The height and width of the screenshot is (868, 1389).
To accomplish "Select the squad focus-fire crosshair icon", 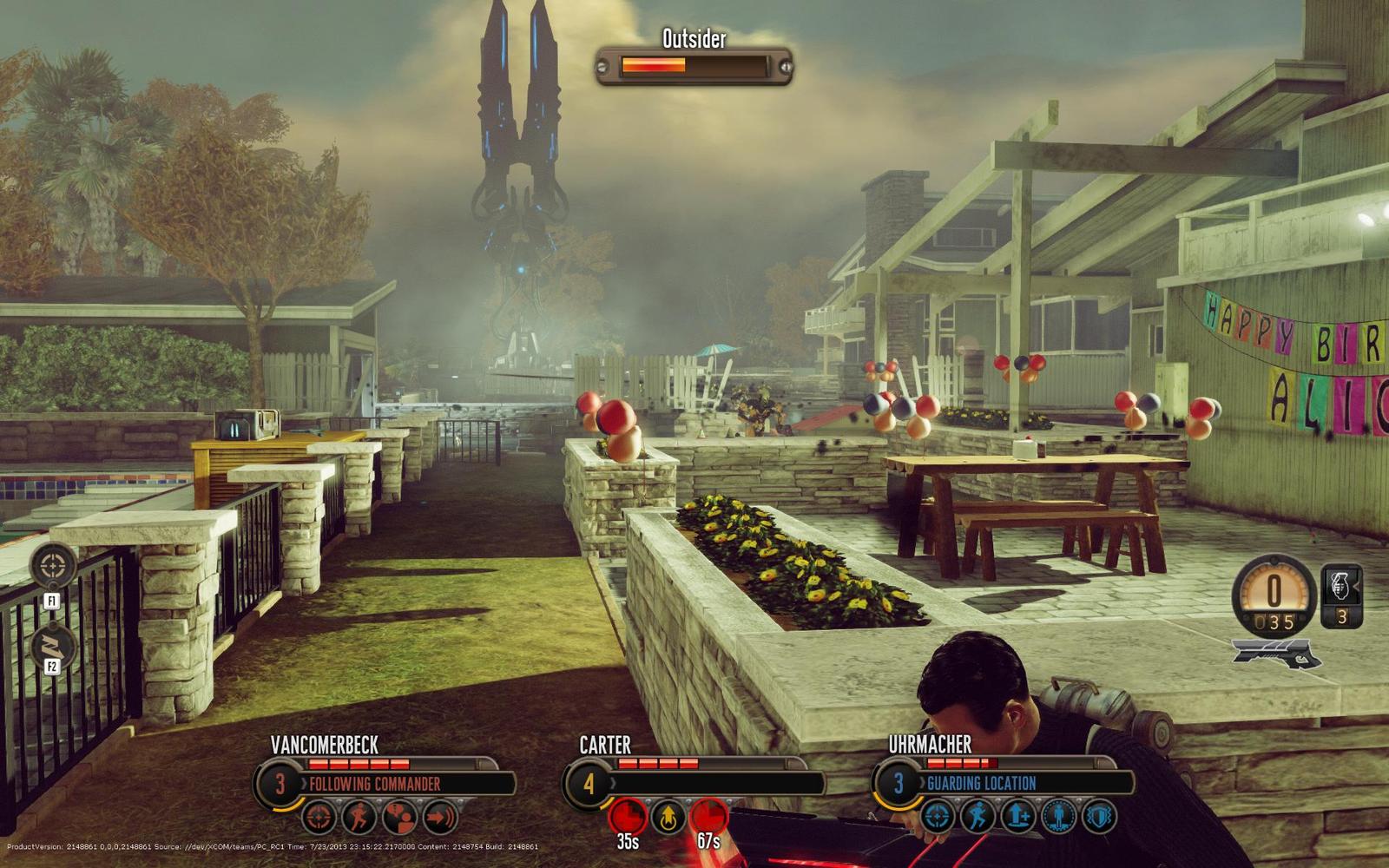I will click(x=53, y=566).
